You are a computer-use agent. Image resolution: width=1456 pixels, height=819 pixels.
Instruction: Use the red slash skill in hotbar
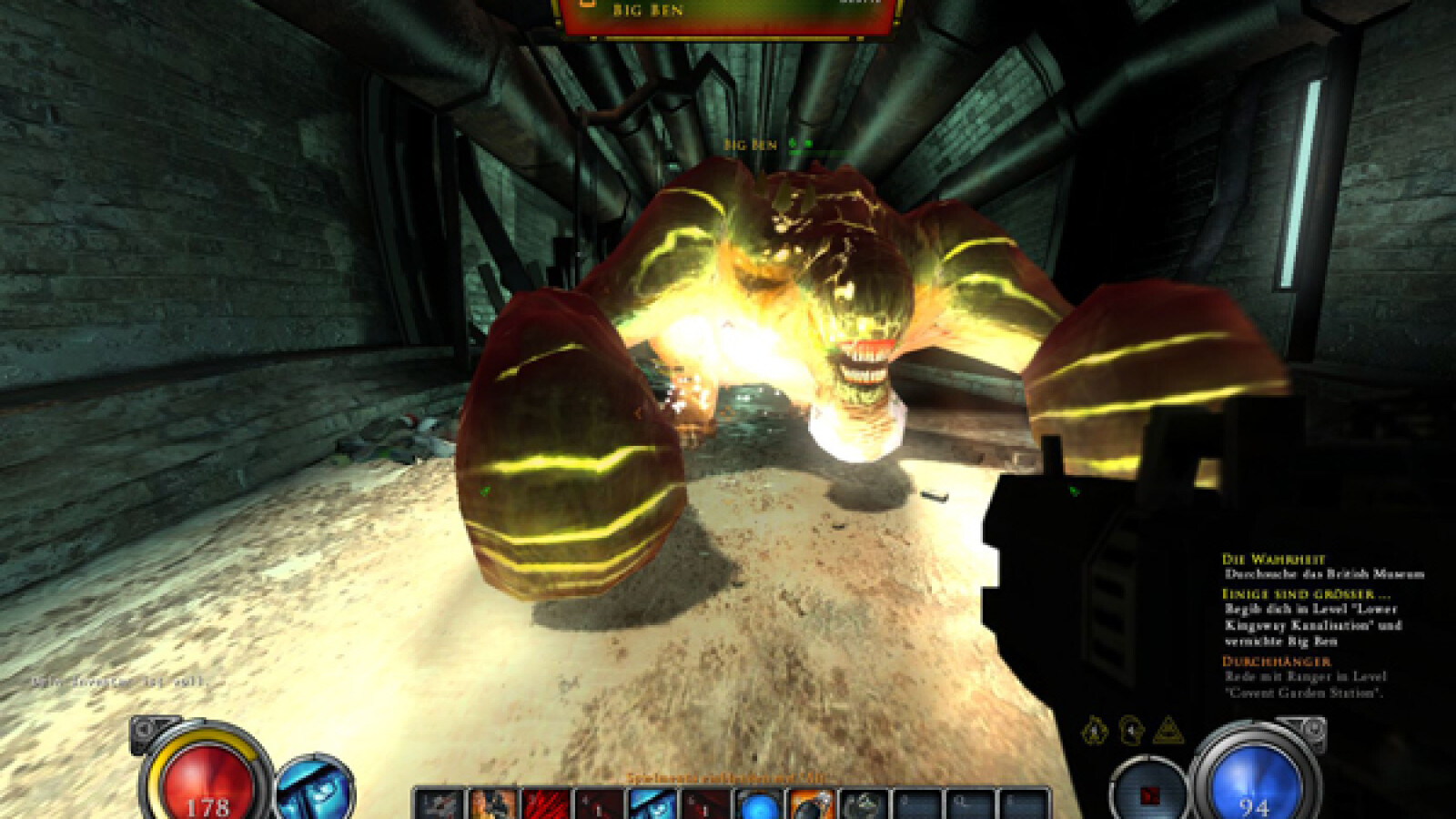click(546, 804)
